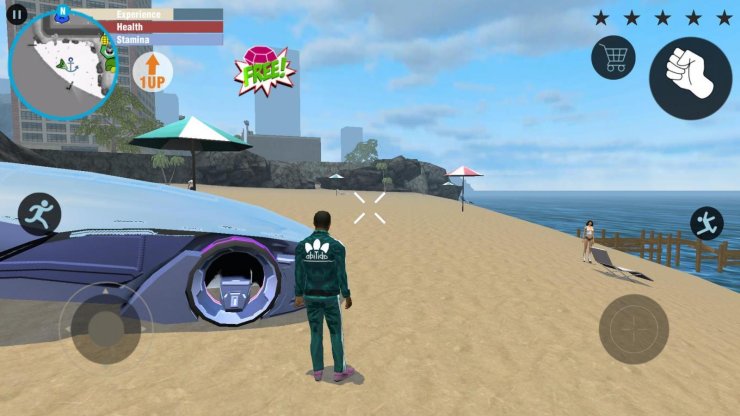Tap the orange 1UP upgrade icon

[x=152, y=72]
